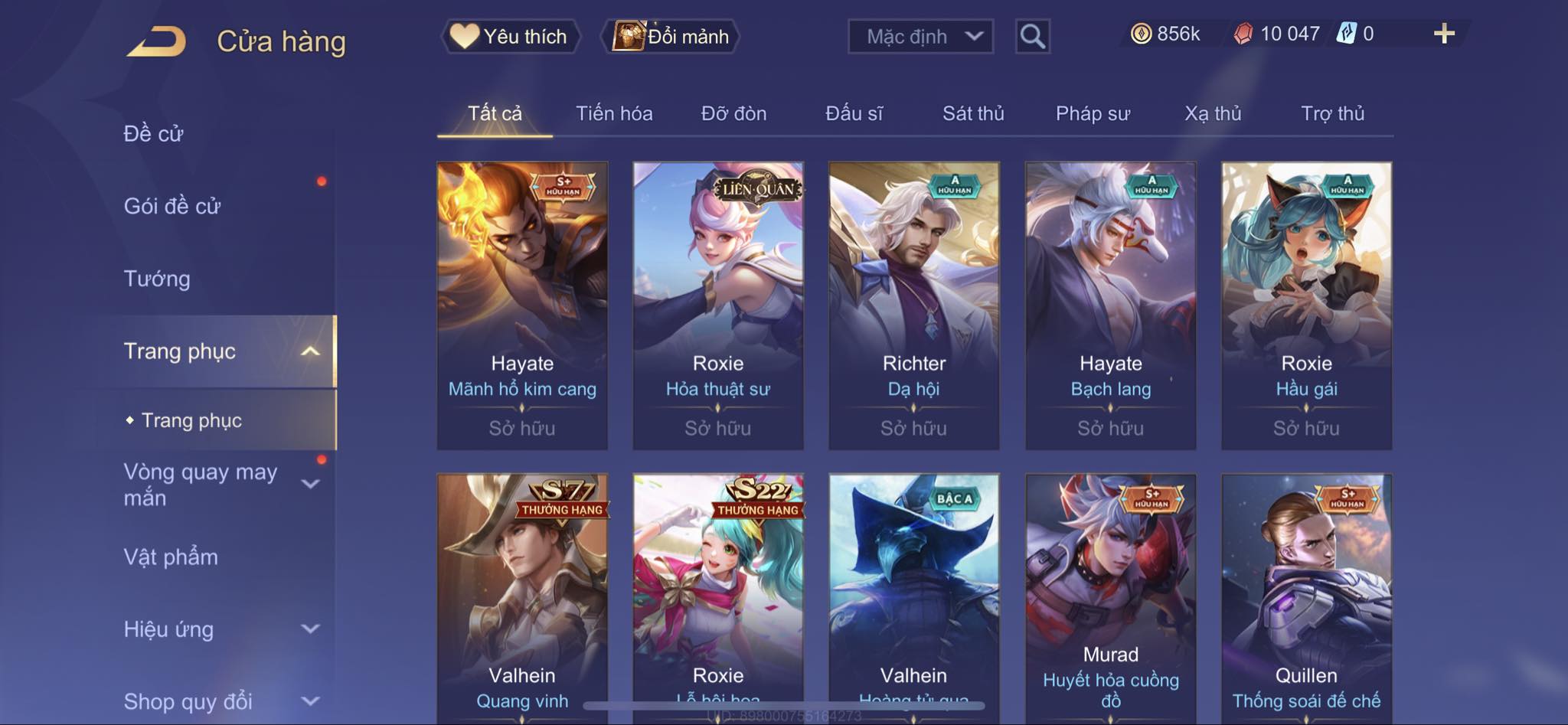
Task: Open the Đề cử menu entry
Action: (x=154, y=134)
